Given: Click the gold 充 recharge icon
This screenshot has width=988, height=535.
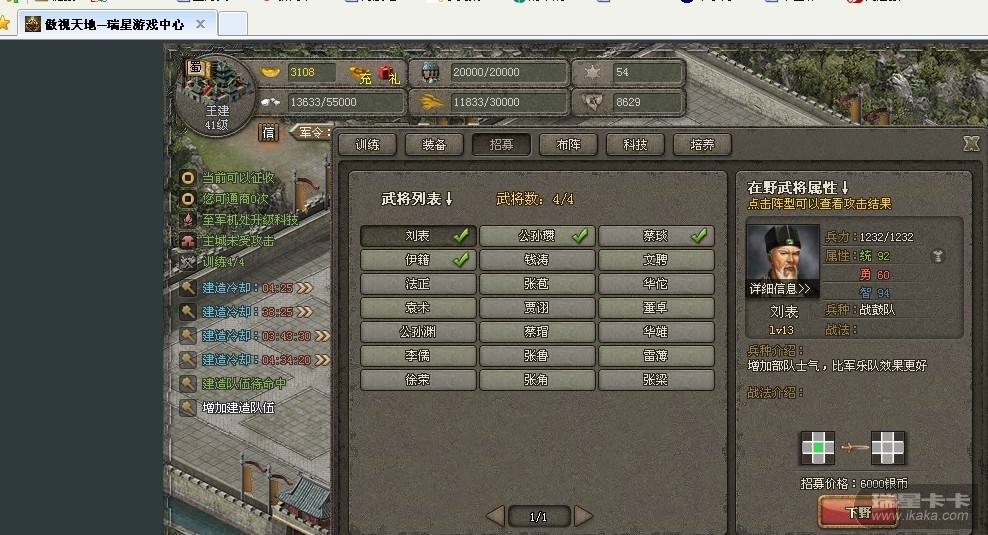Looking at the screenshot, I should [x=360, y=73].
